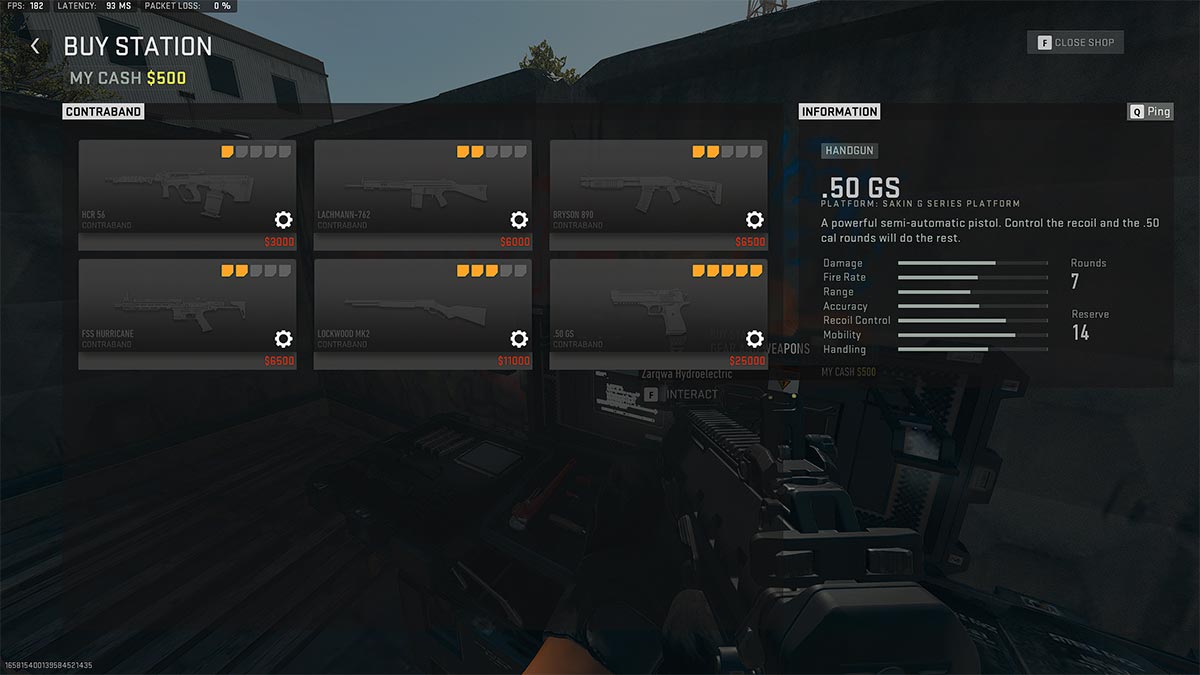This screenshot has width=1200, height=675.
Task: Open the gear icon on the Bryson 890
Action: (755, 220)
